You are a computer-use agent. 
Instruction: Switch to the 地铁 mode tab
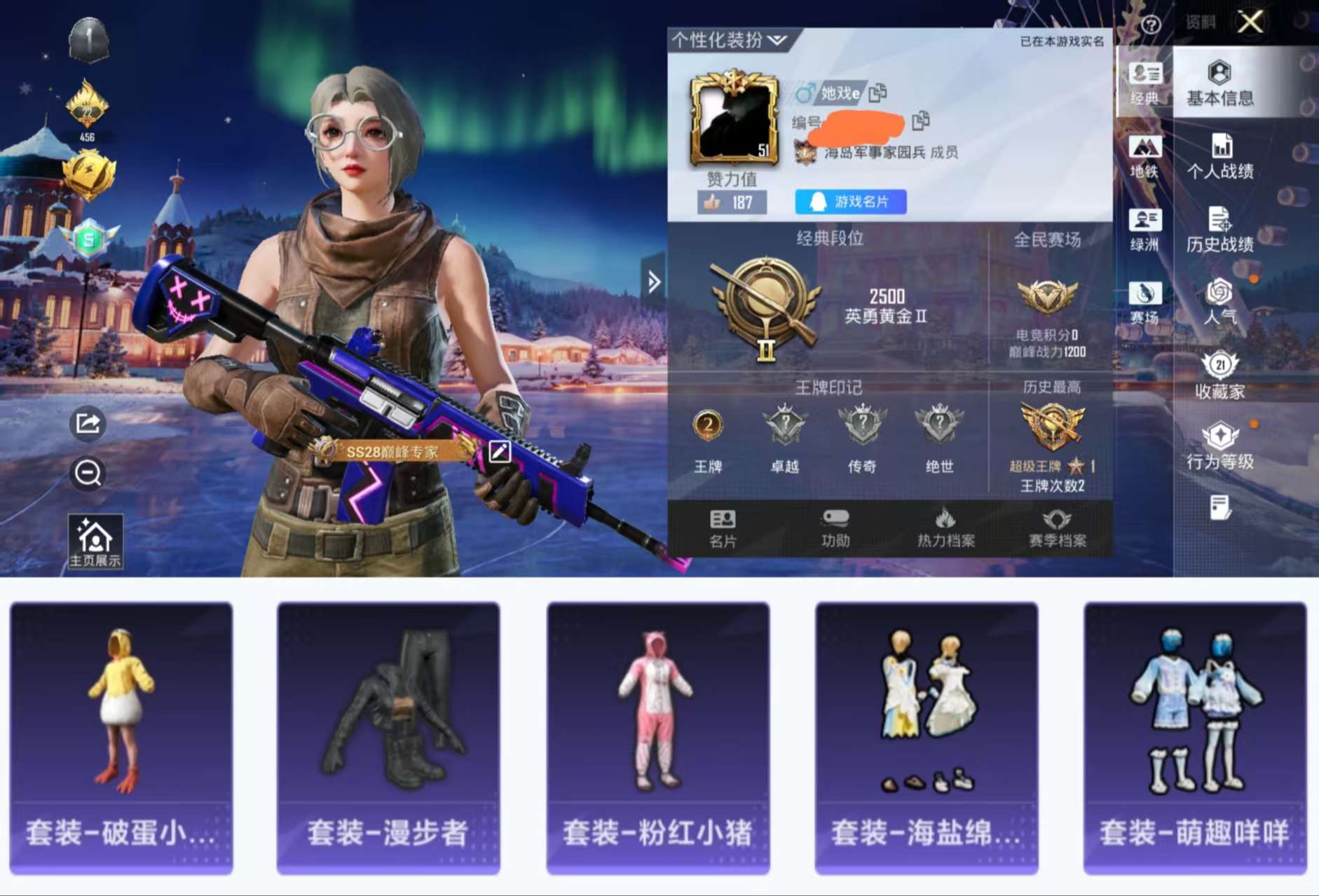coord(1145,156)
